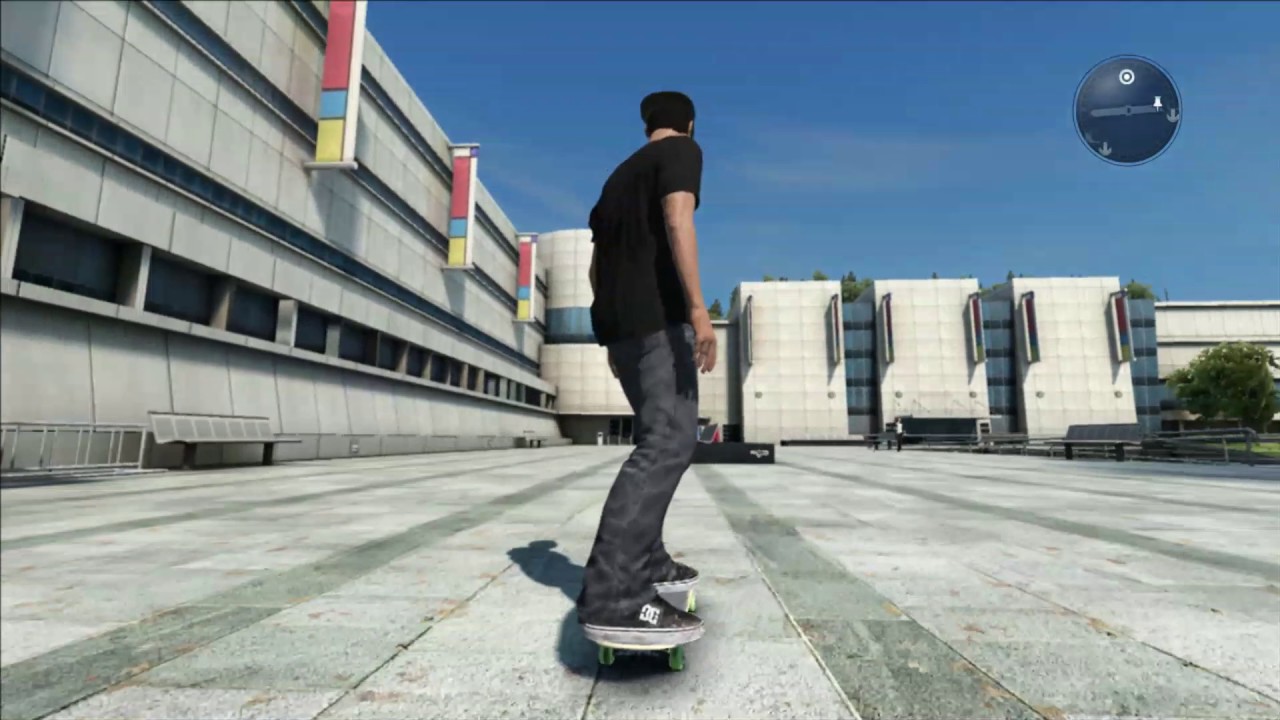Click the right-side arrow marker on the minimap
This screenshot has height=720, width=1280.
1173,115
